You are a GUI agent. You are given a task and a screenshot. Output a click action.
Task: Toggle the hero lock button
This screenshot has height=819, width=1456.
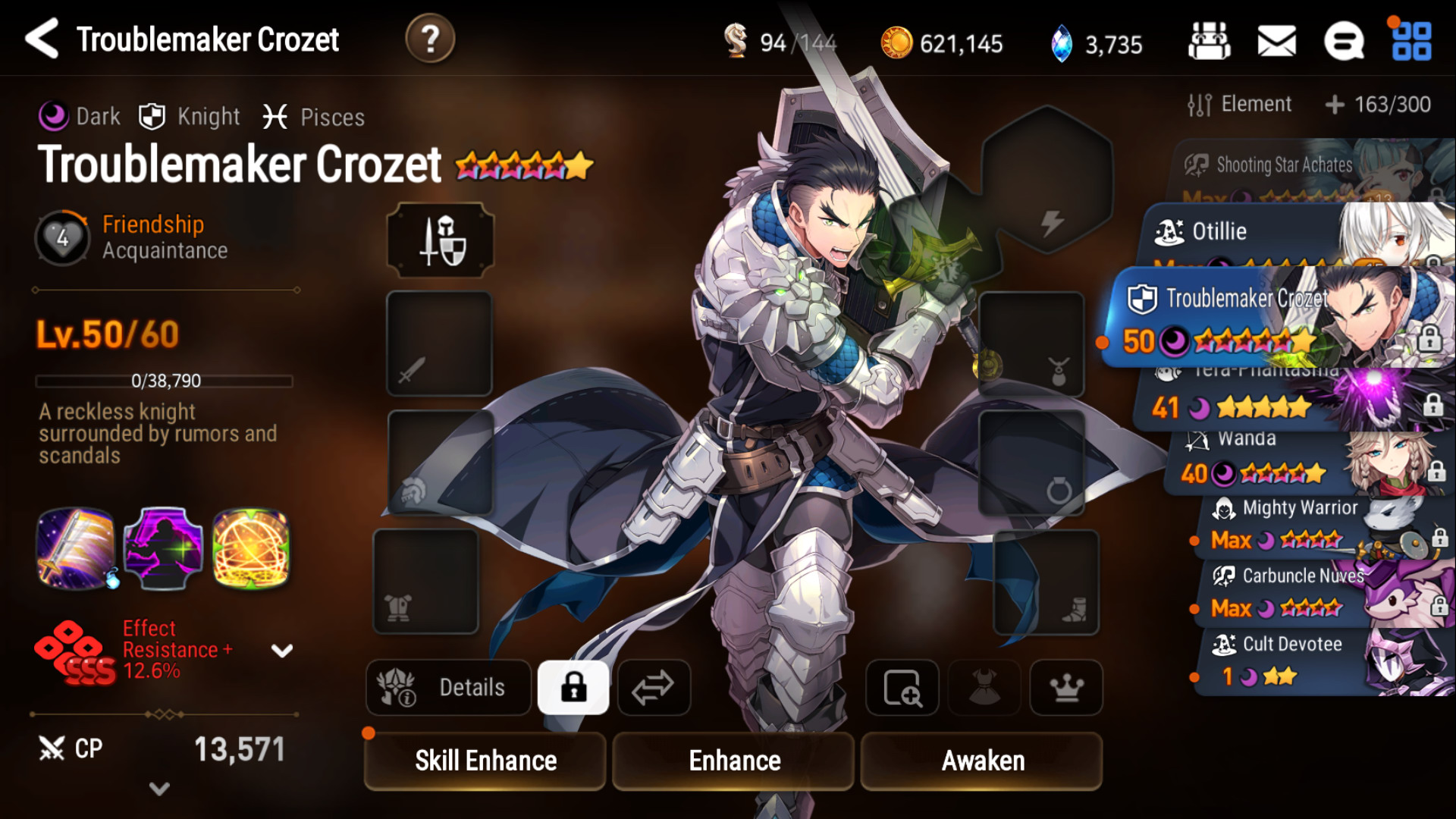coord(573,687)
